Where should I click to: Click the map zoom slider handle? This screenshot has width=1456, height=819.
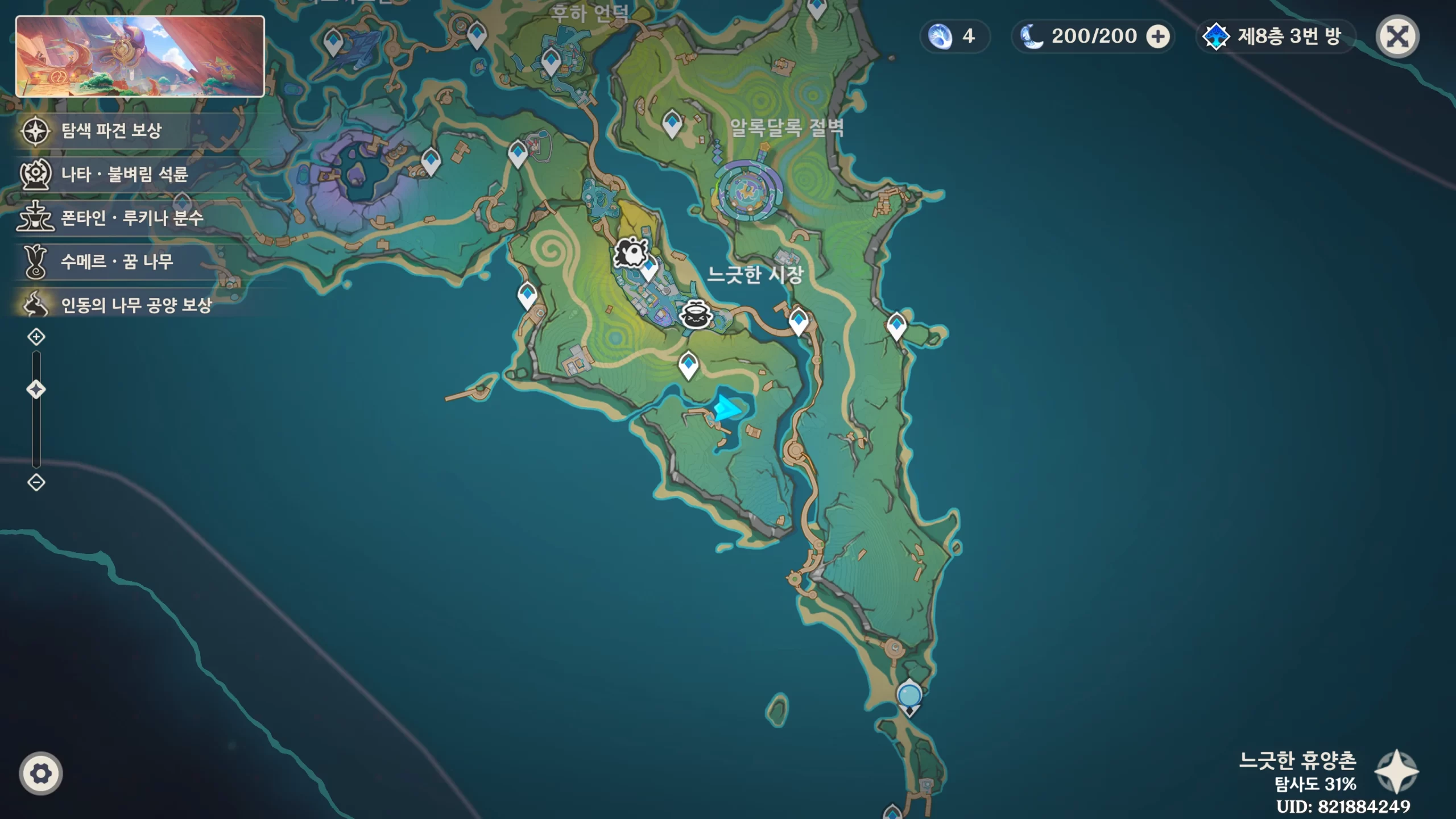click(x=36, y=390)
